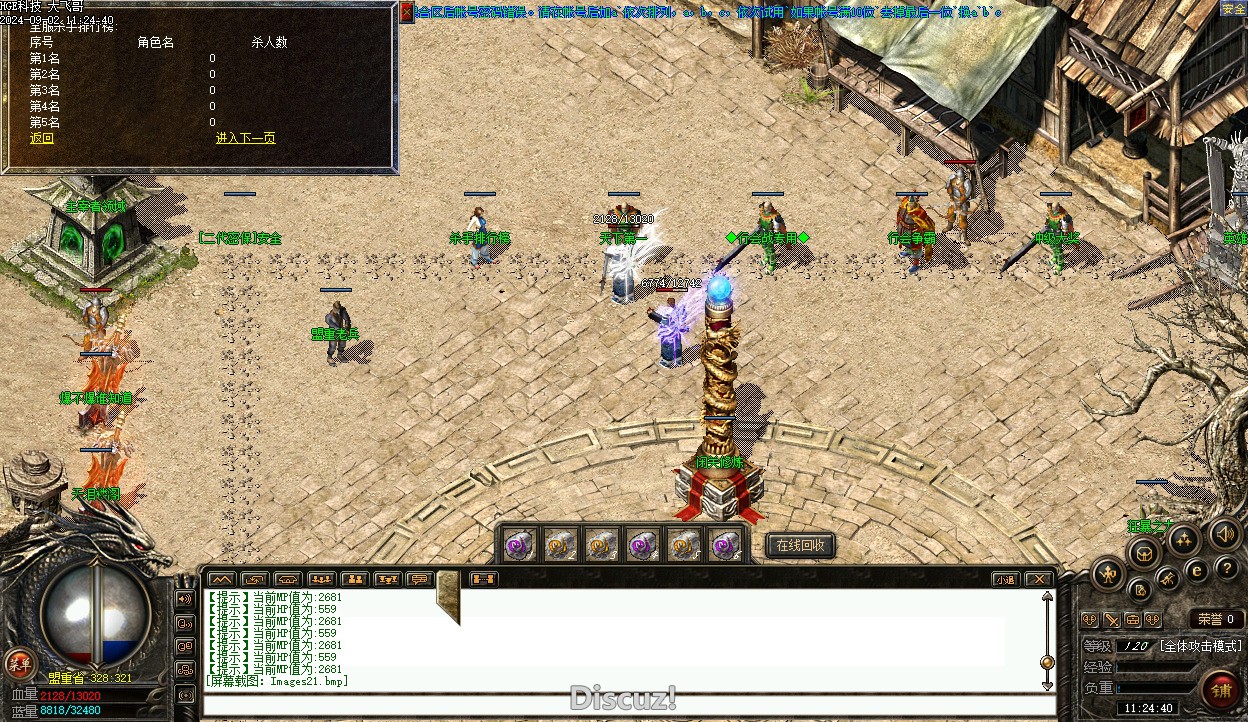Screen dimensions: 1248x722
Task: Click the round 'e' icon button
Action: point(1196,571)
